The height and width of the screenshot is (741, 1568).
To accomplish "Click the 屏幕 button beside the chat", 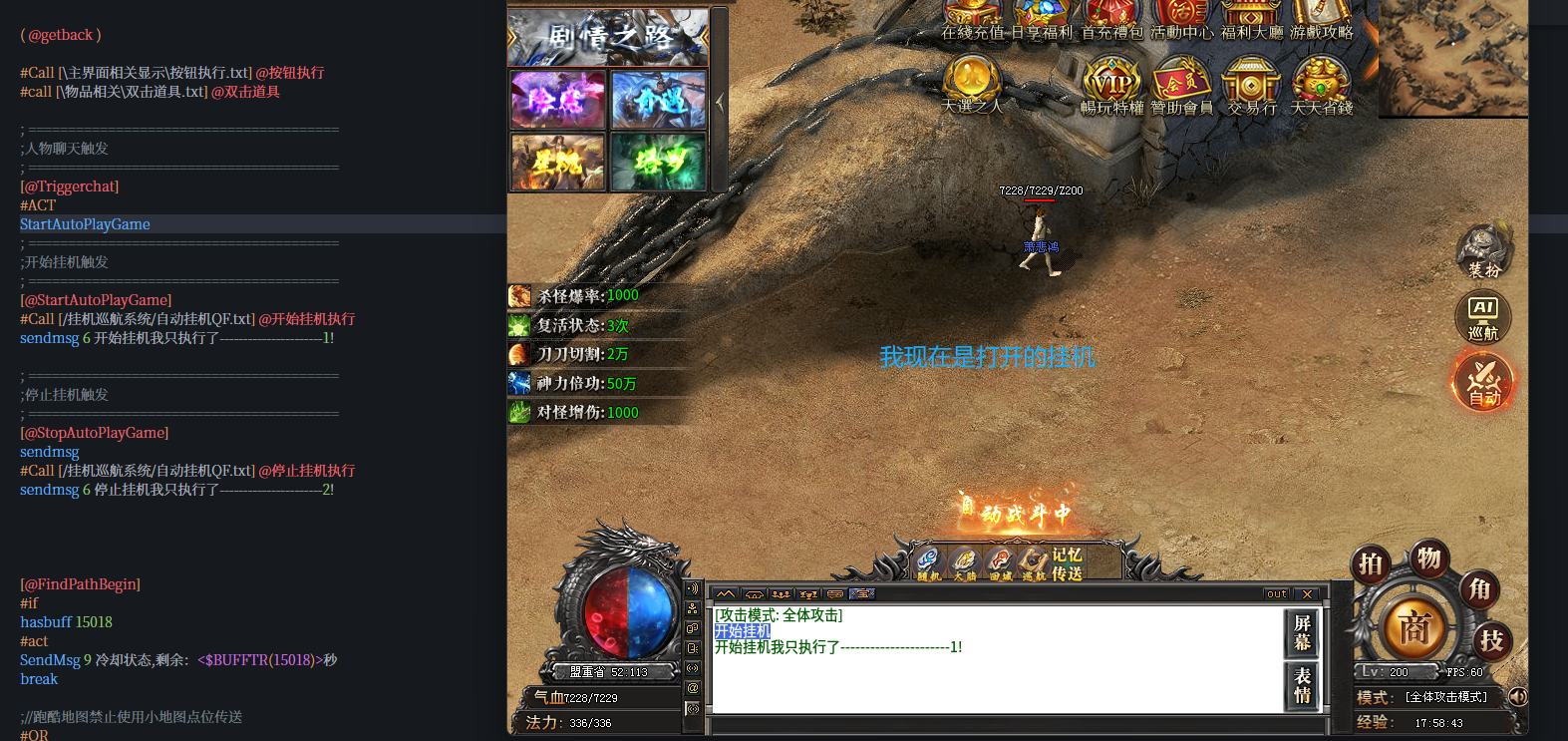I will pos(1302,633).
